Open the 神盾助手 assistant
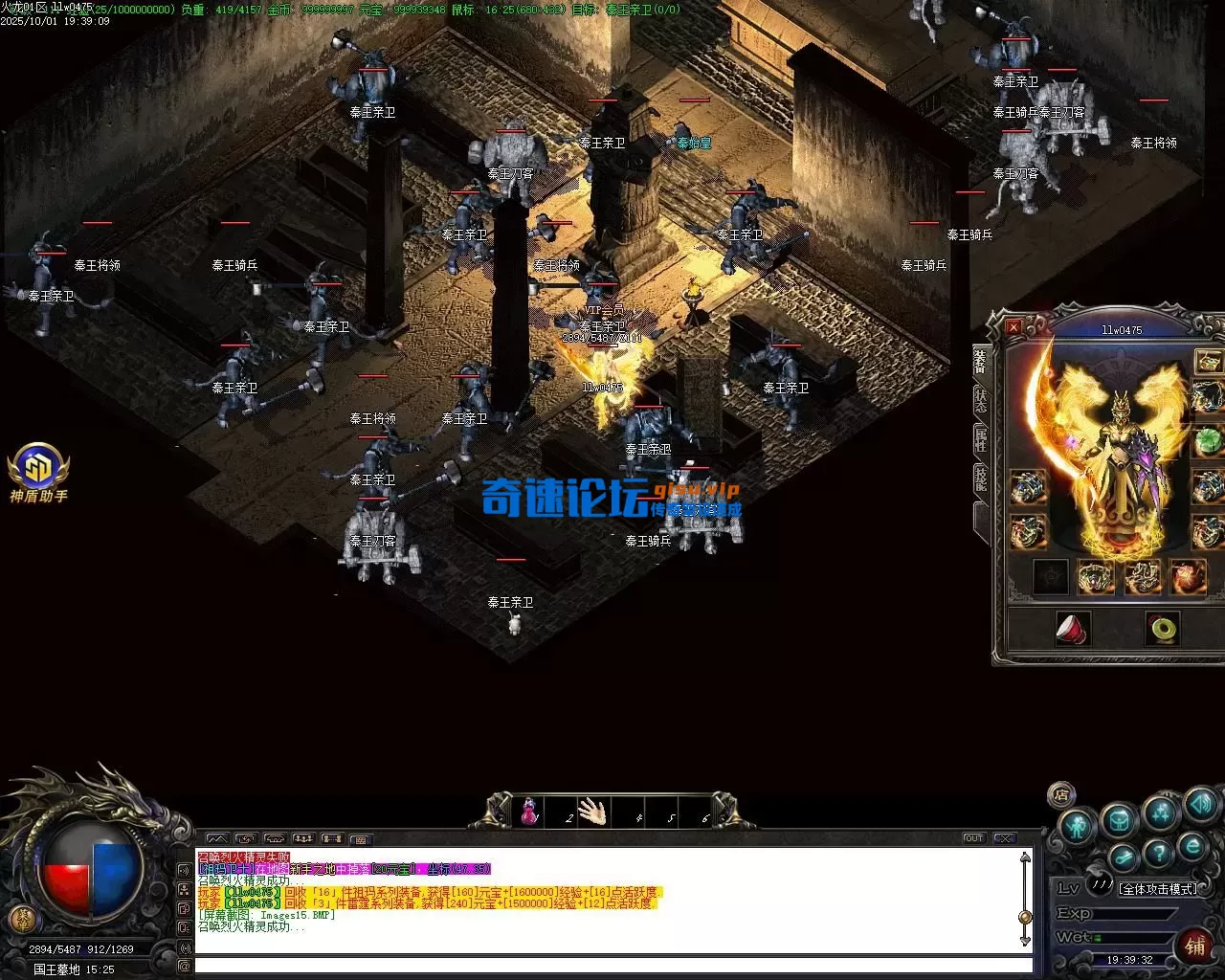1225x980 pixels. coord(38,471)
